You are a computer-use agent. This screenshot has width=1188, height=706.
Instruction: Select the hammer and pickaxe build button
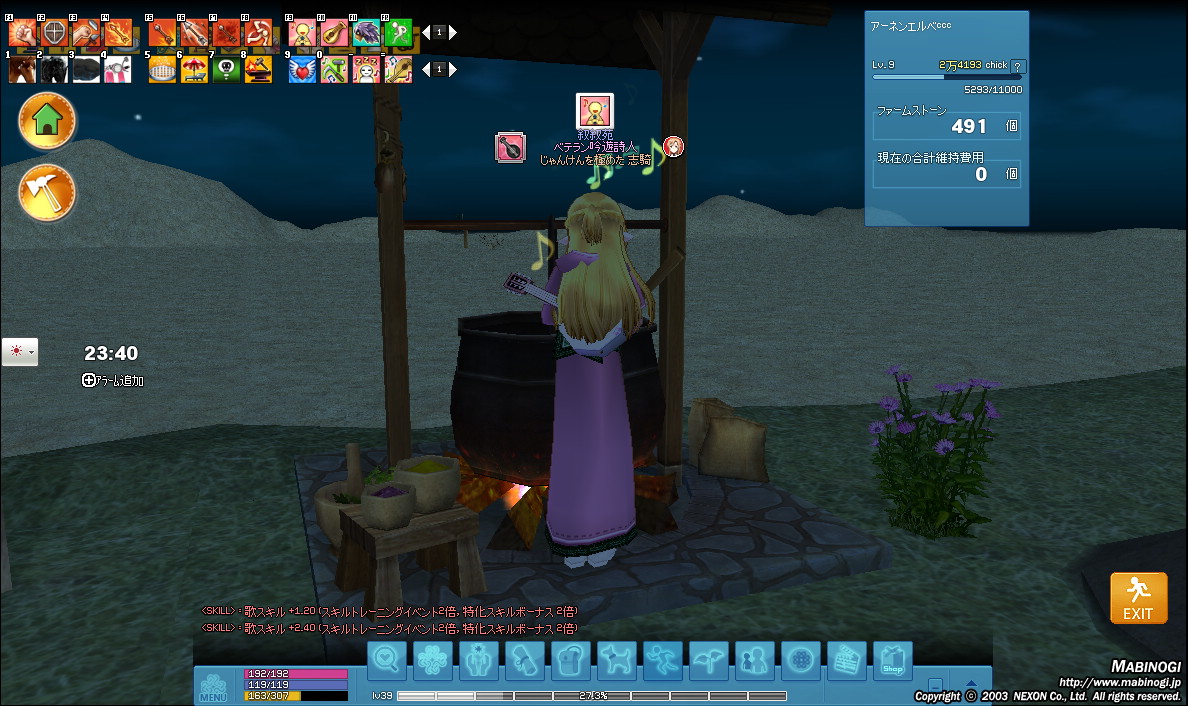(x=47, y=192)
